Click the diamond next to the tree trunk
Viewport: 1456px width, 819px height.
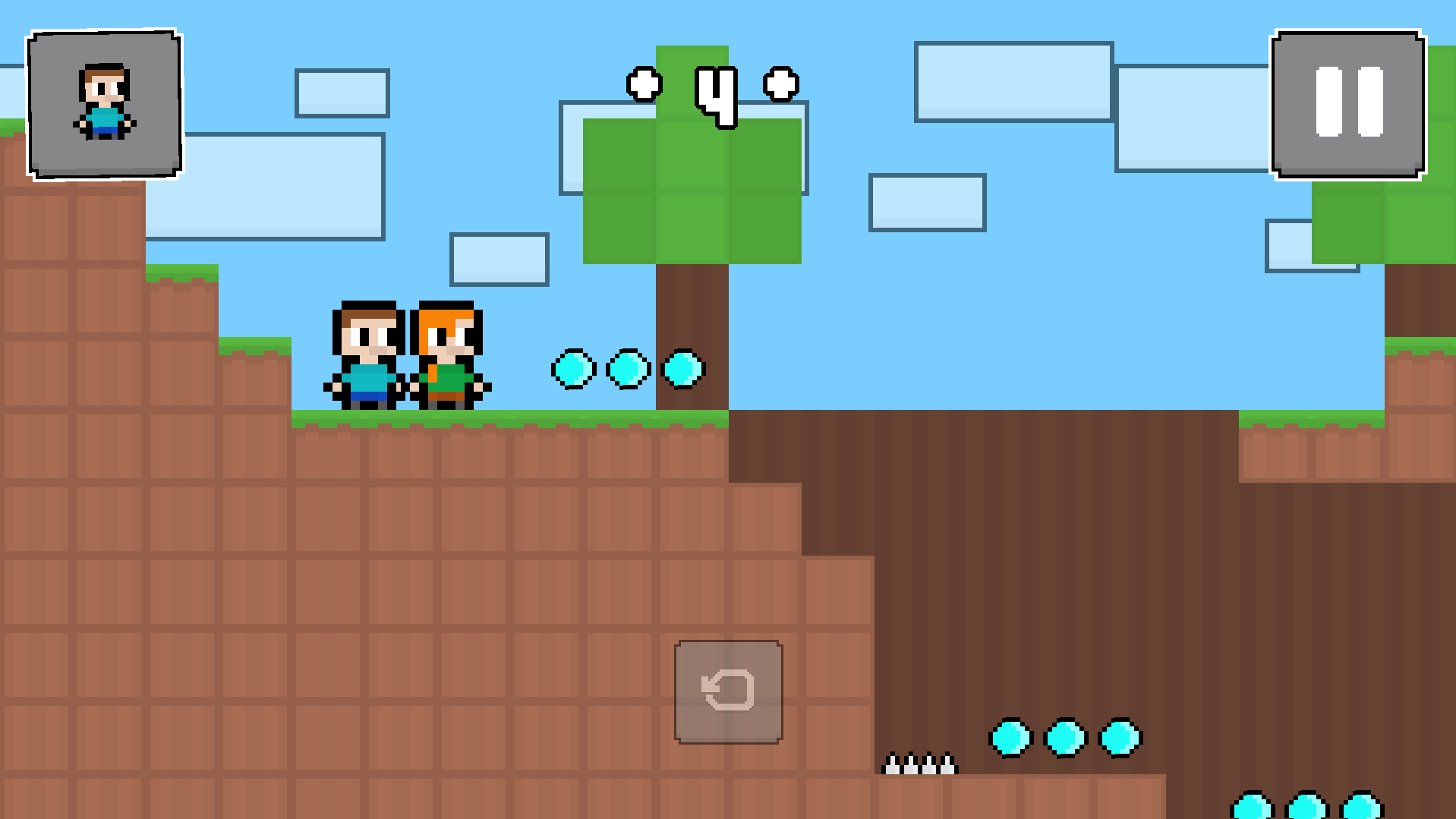pos(682,370)
